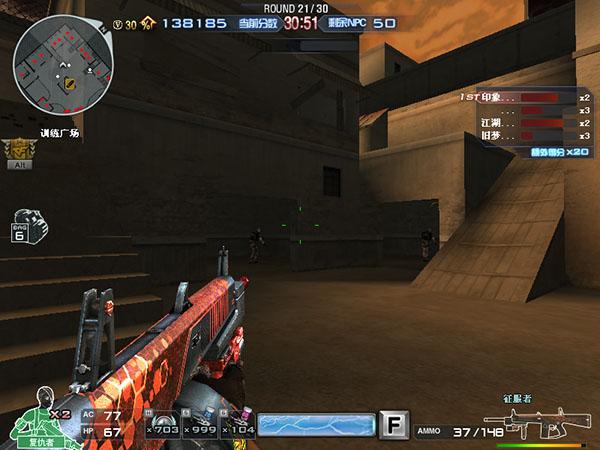Open the gold winged badge Alt icon
This screenshot has height=450, width=600.
[18, 150]
